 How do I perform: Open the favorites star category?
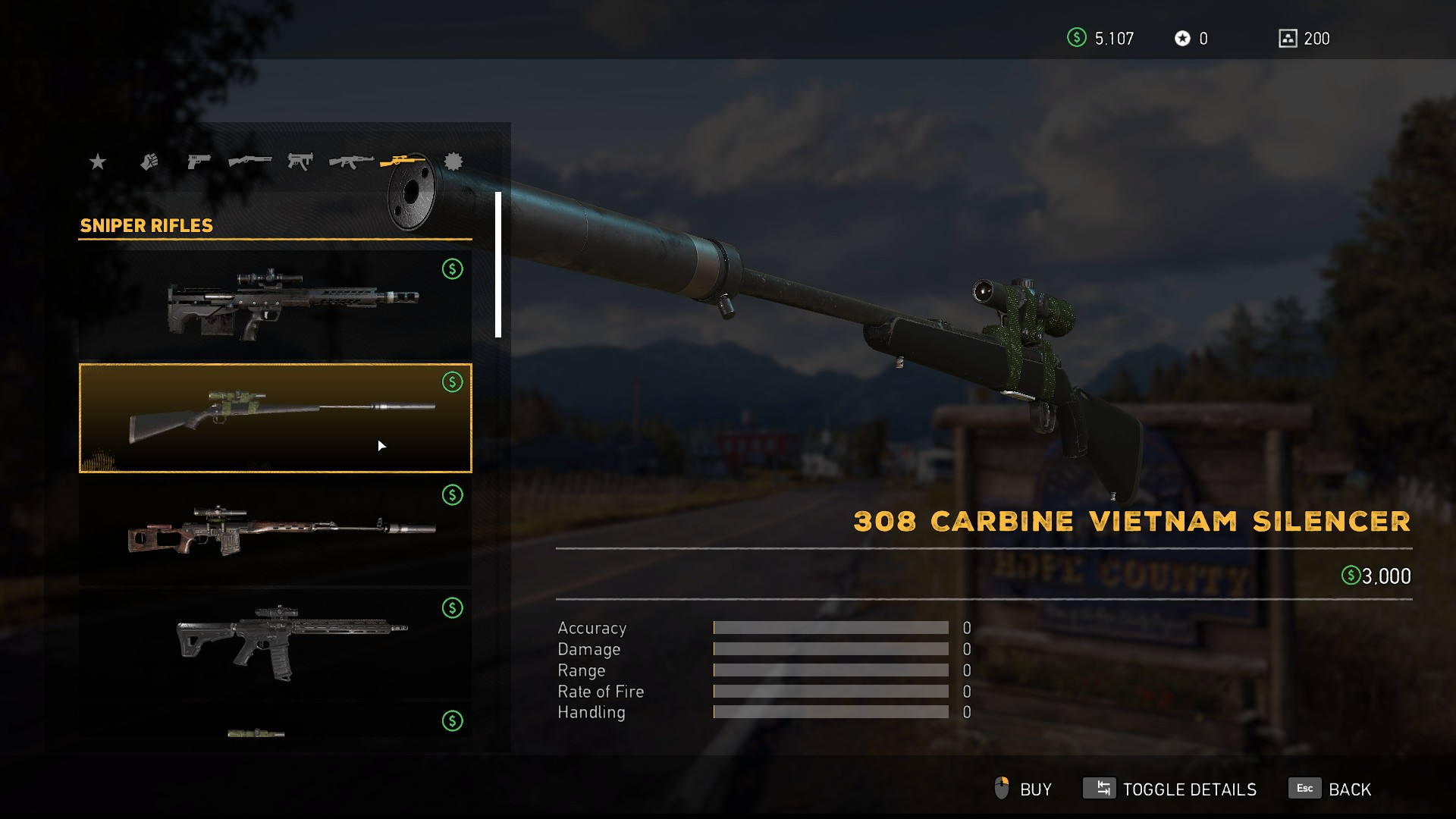pyautogui.click(x=98, y=162)
